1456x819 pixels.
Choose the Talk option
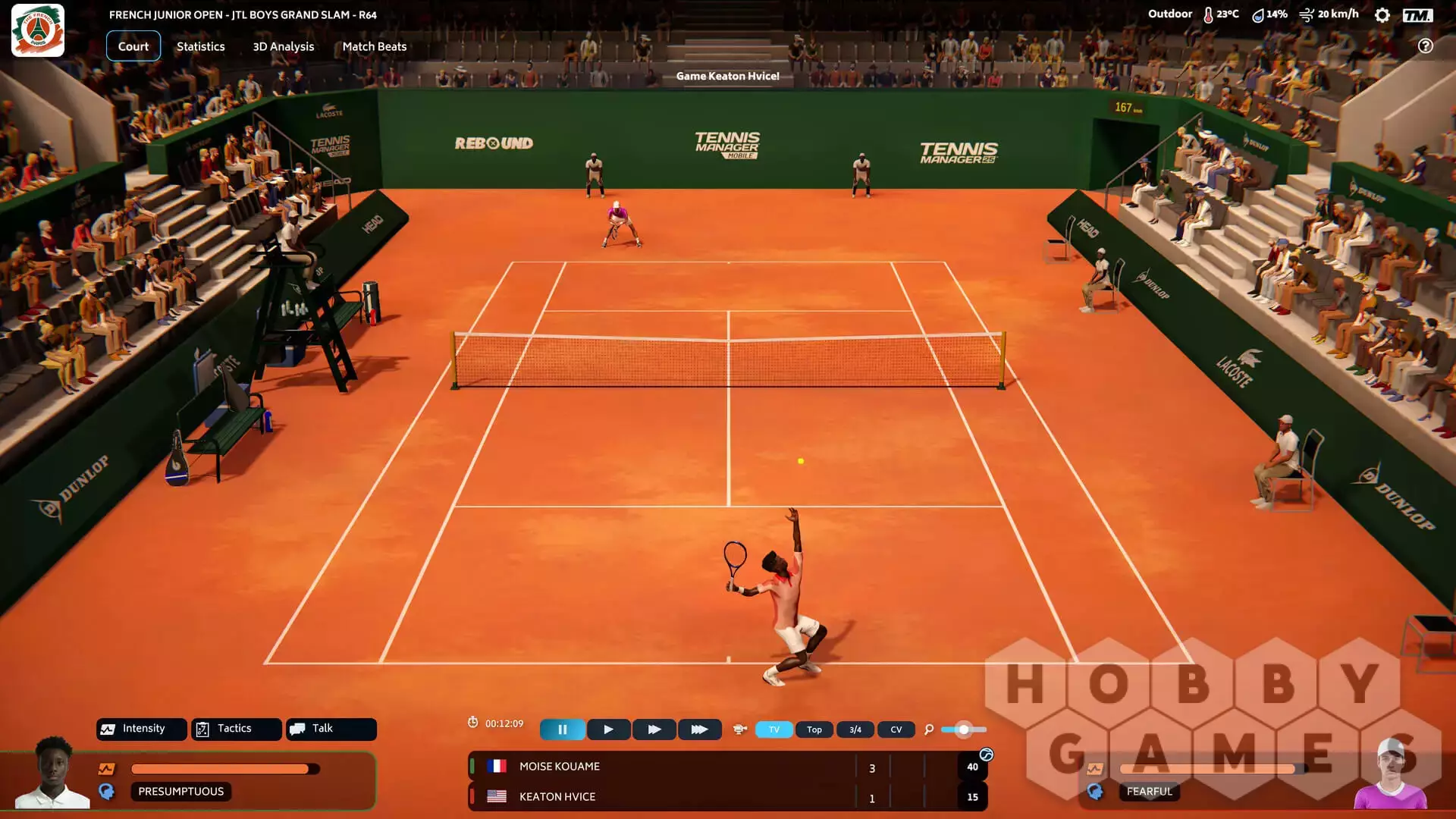click(331, 729)
